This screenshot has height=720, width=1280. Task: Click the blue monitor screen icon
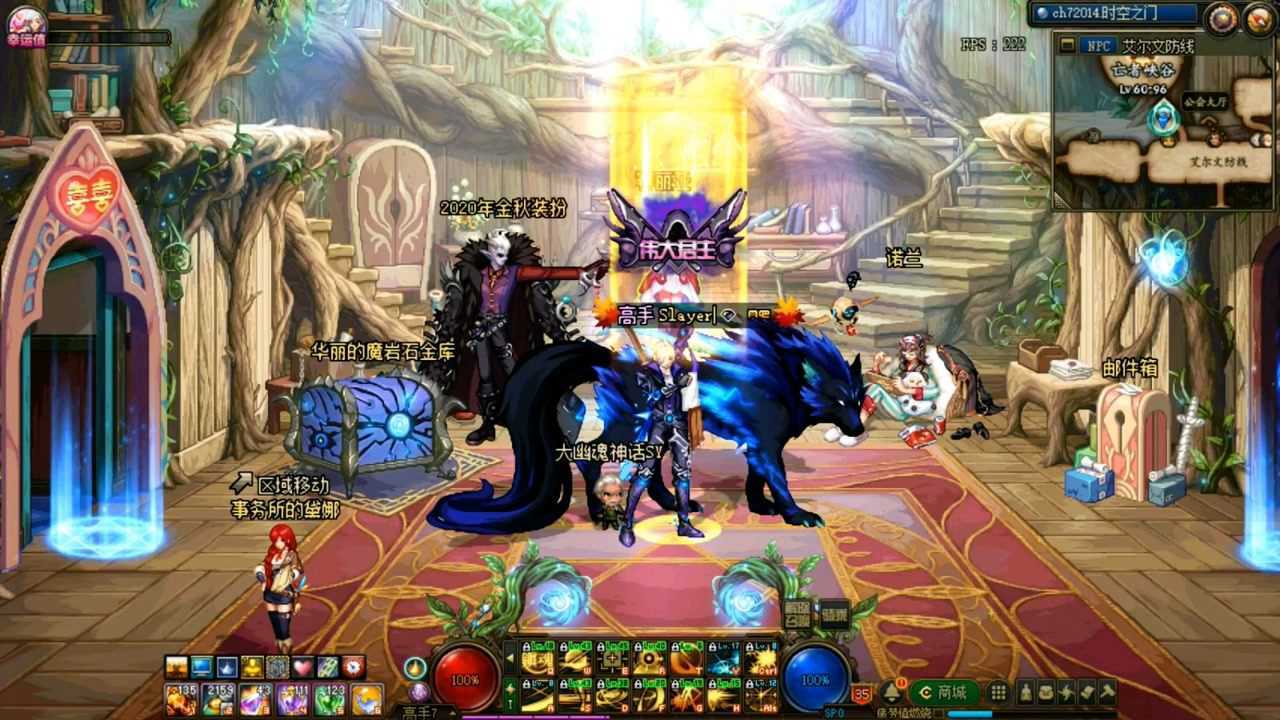tap(202, 667)
